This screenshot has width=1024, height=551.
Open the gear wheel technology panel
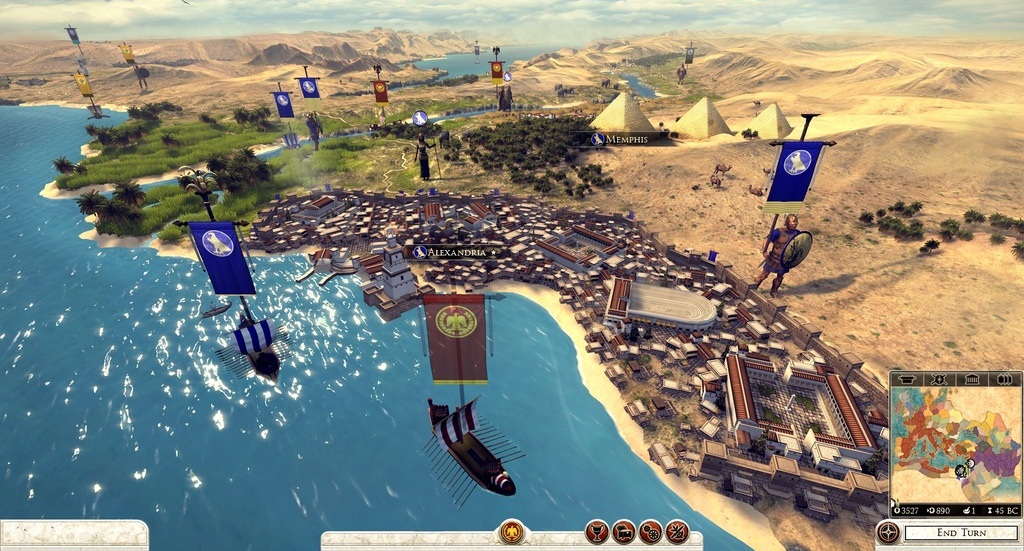pos(650,532)
